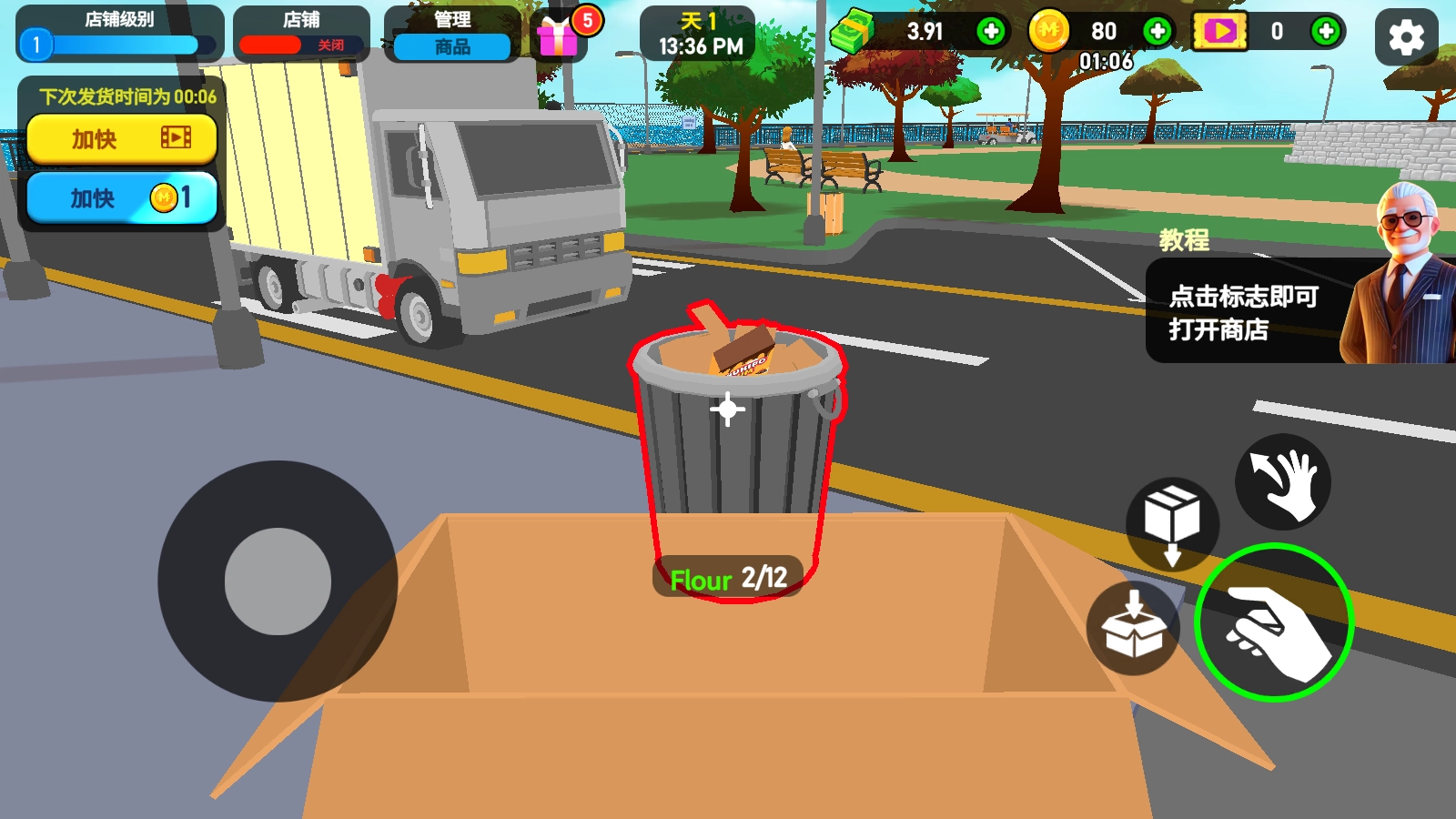Tap the virtual movement joystick
Screen dimensions: 1456x819
pos(278,581)
